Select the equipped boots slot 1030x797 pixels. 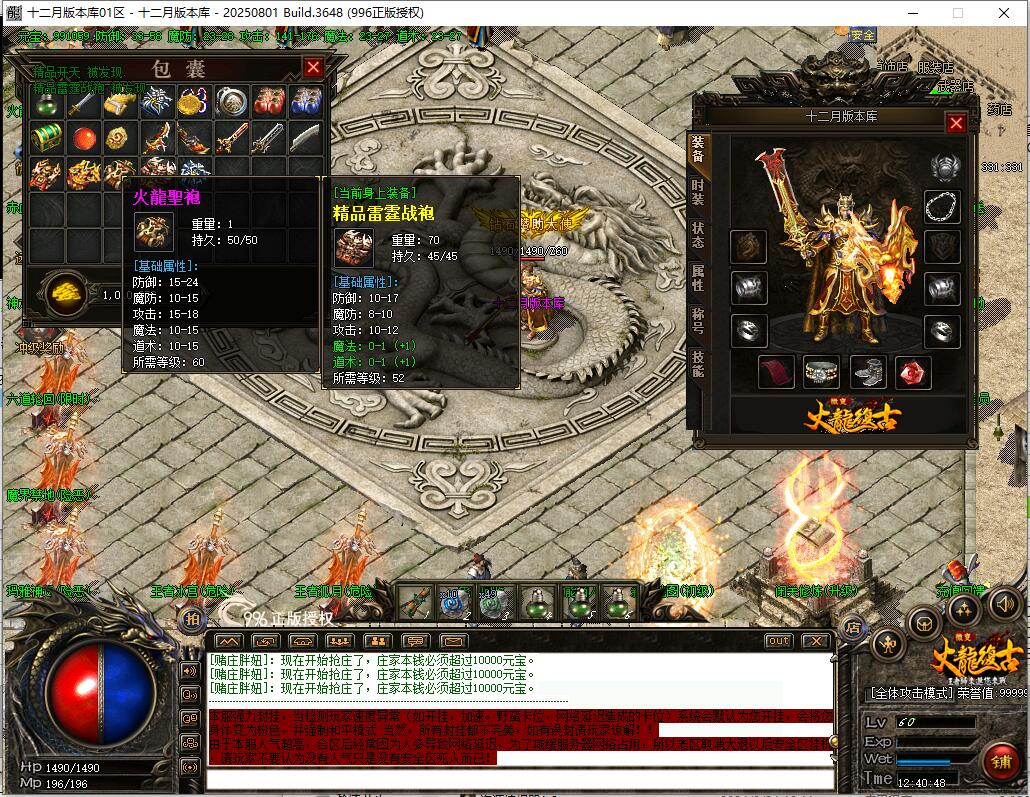868,372
